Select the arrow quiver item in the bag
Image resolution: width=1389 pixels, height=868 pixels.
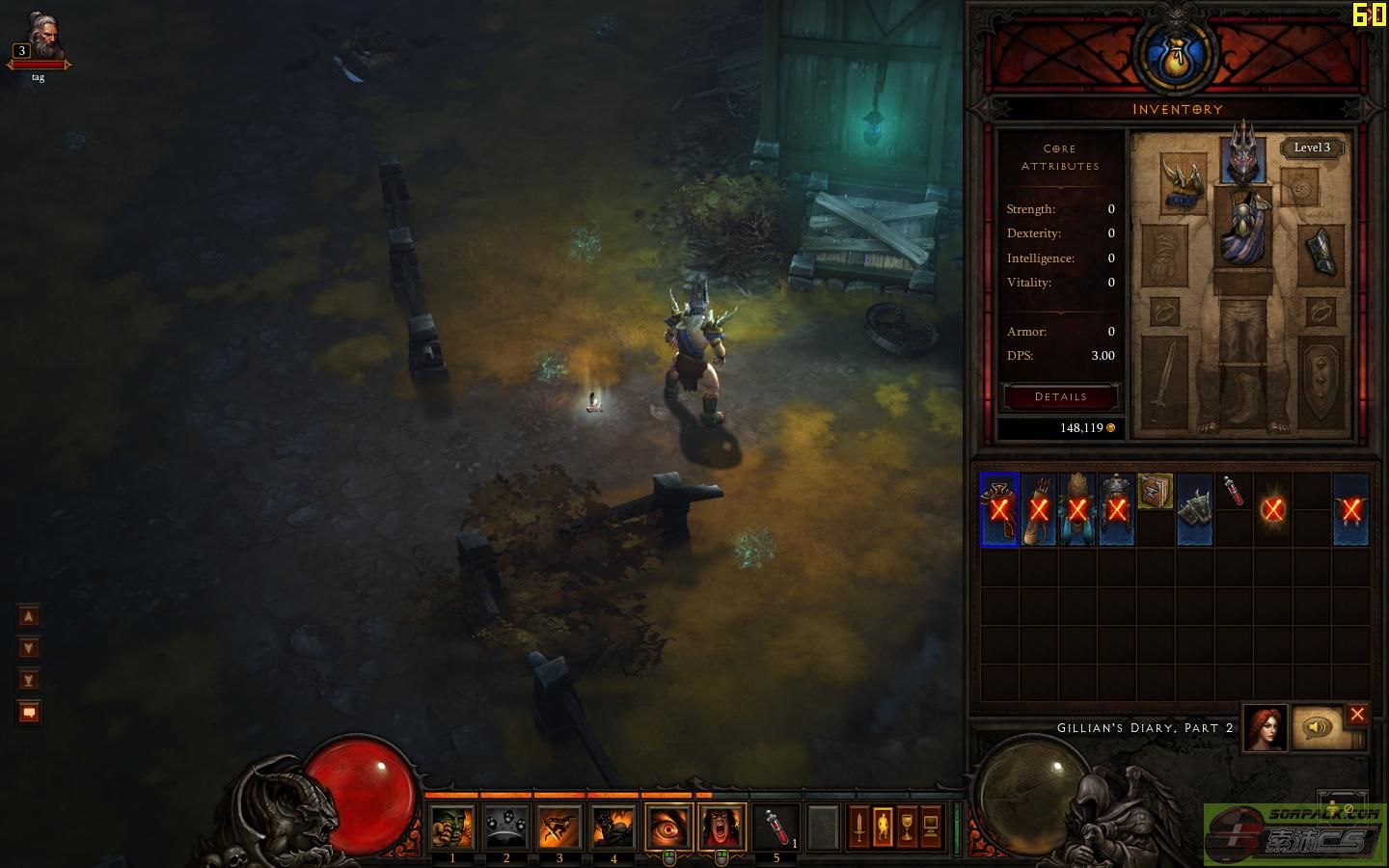point(1038,509)
